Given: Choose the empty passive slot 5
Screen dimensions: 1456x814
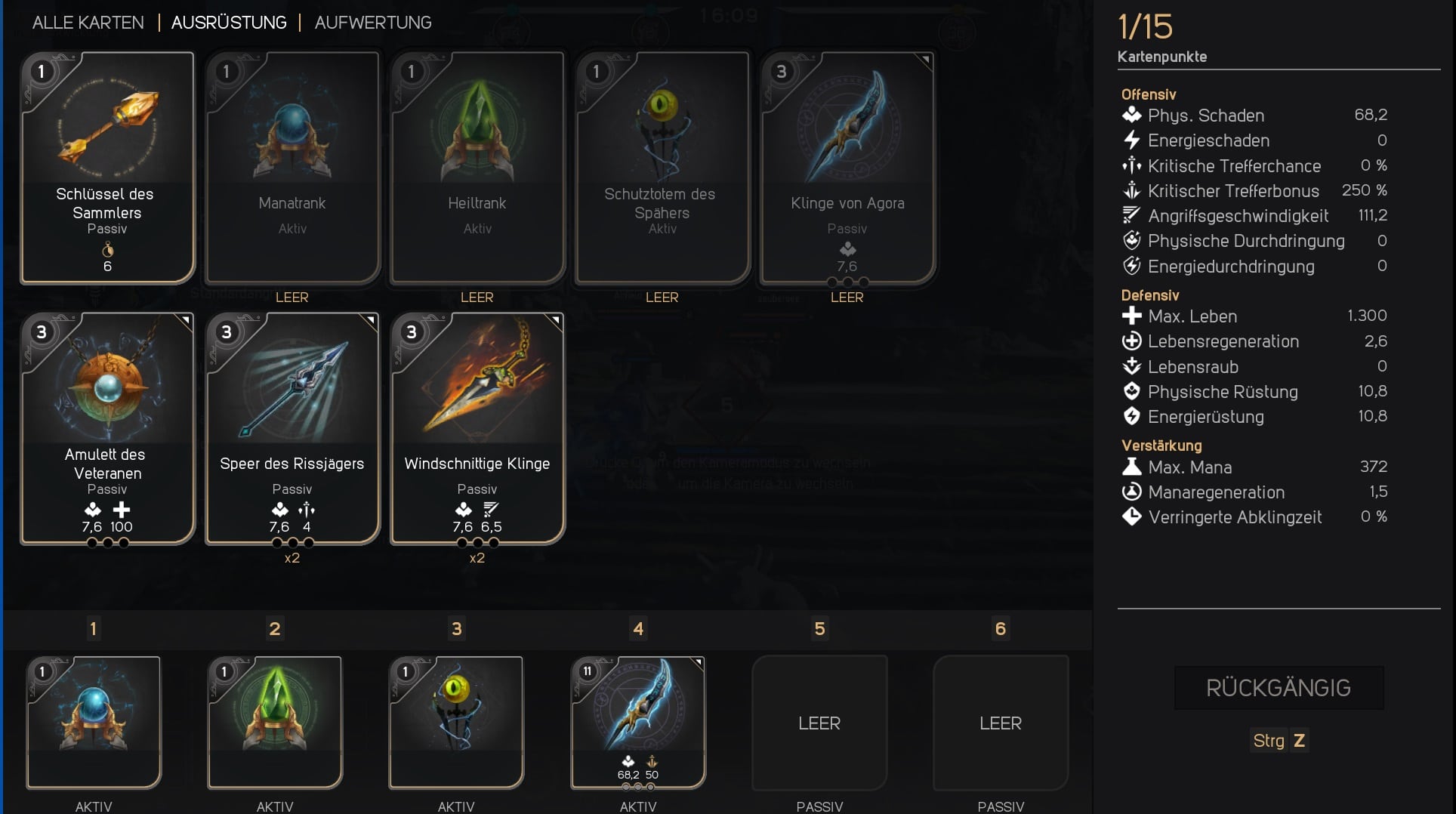Looking at the screenshot, I should pos(819,723).
